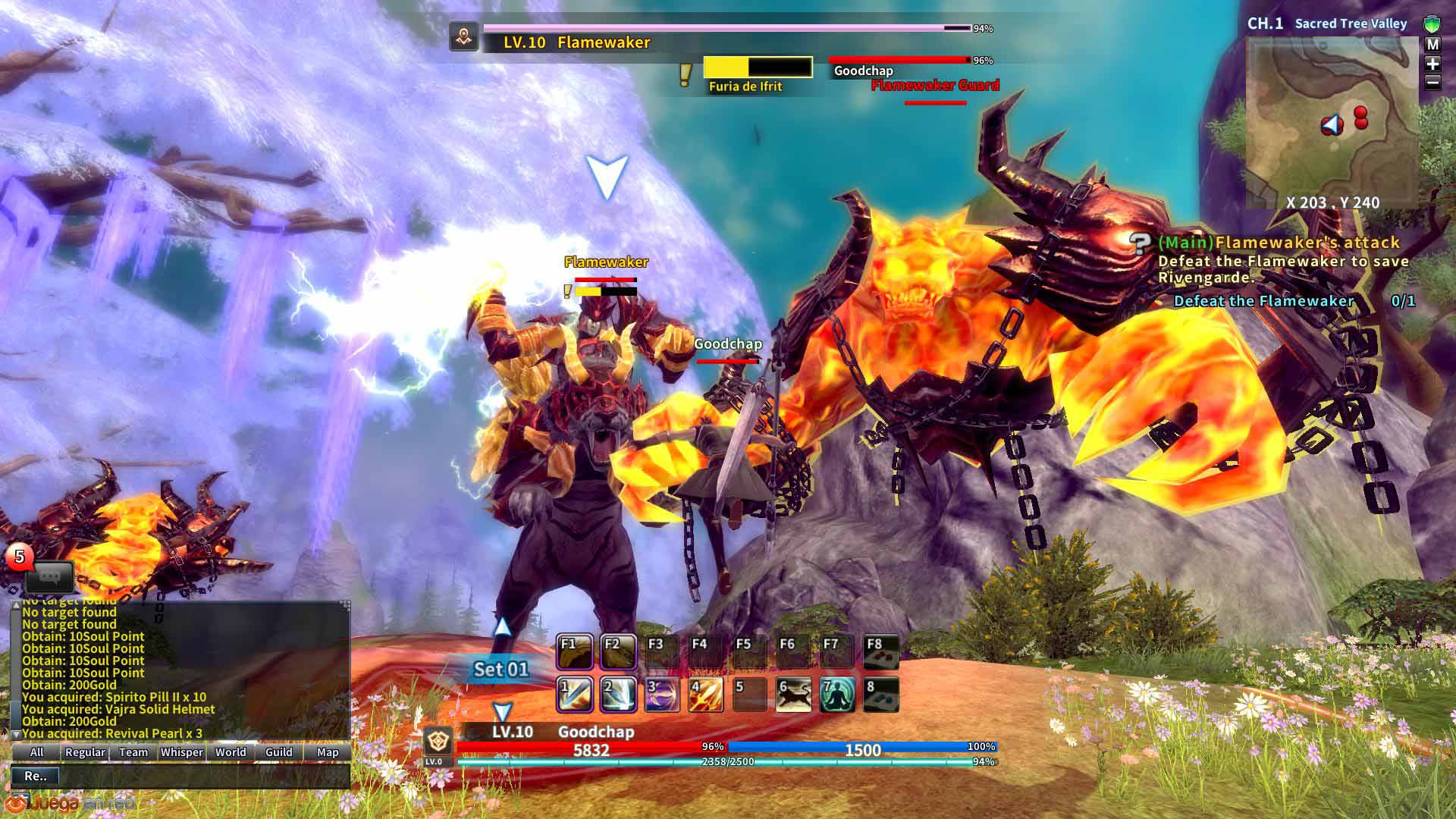Click the green shield icon above the minimap
The image size is (1456, 819).
point(1432,24)
